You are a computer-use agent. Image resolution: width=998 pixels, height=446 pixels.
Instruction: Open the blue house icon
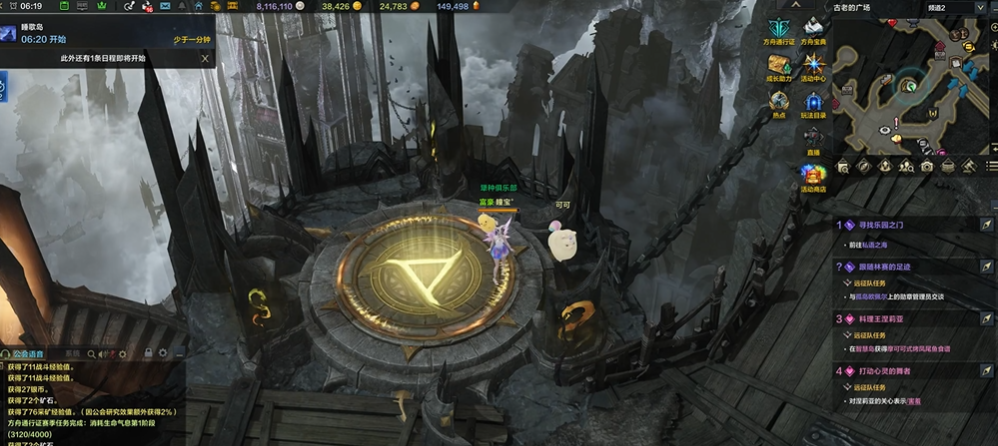coord(198,7)
